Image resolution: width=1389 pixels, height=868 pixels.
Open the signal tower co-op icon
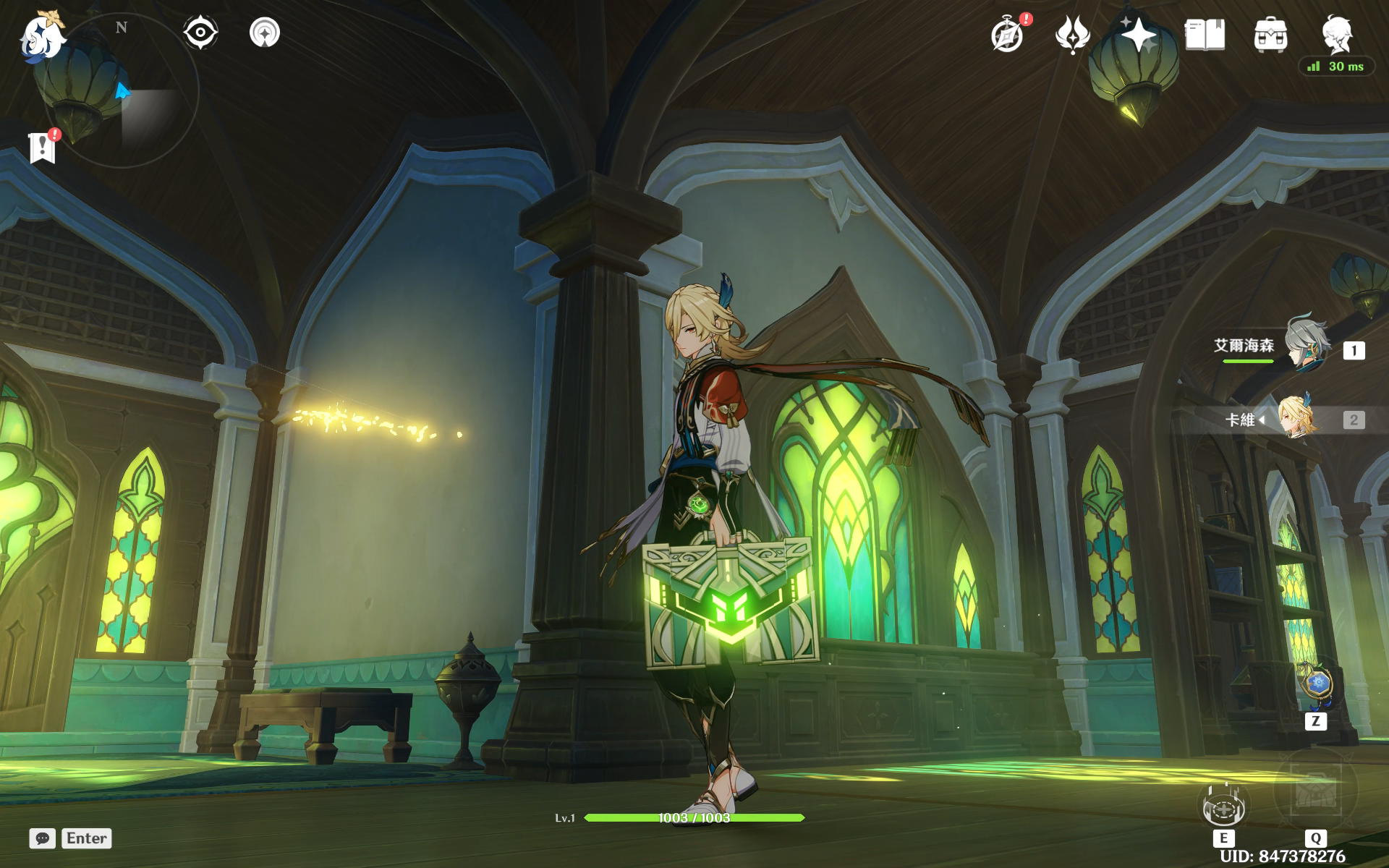click(264, 33)
